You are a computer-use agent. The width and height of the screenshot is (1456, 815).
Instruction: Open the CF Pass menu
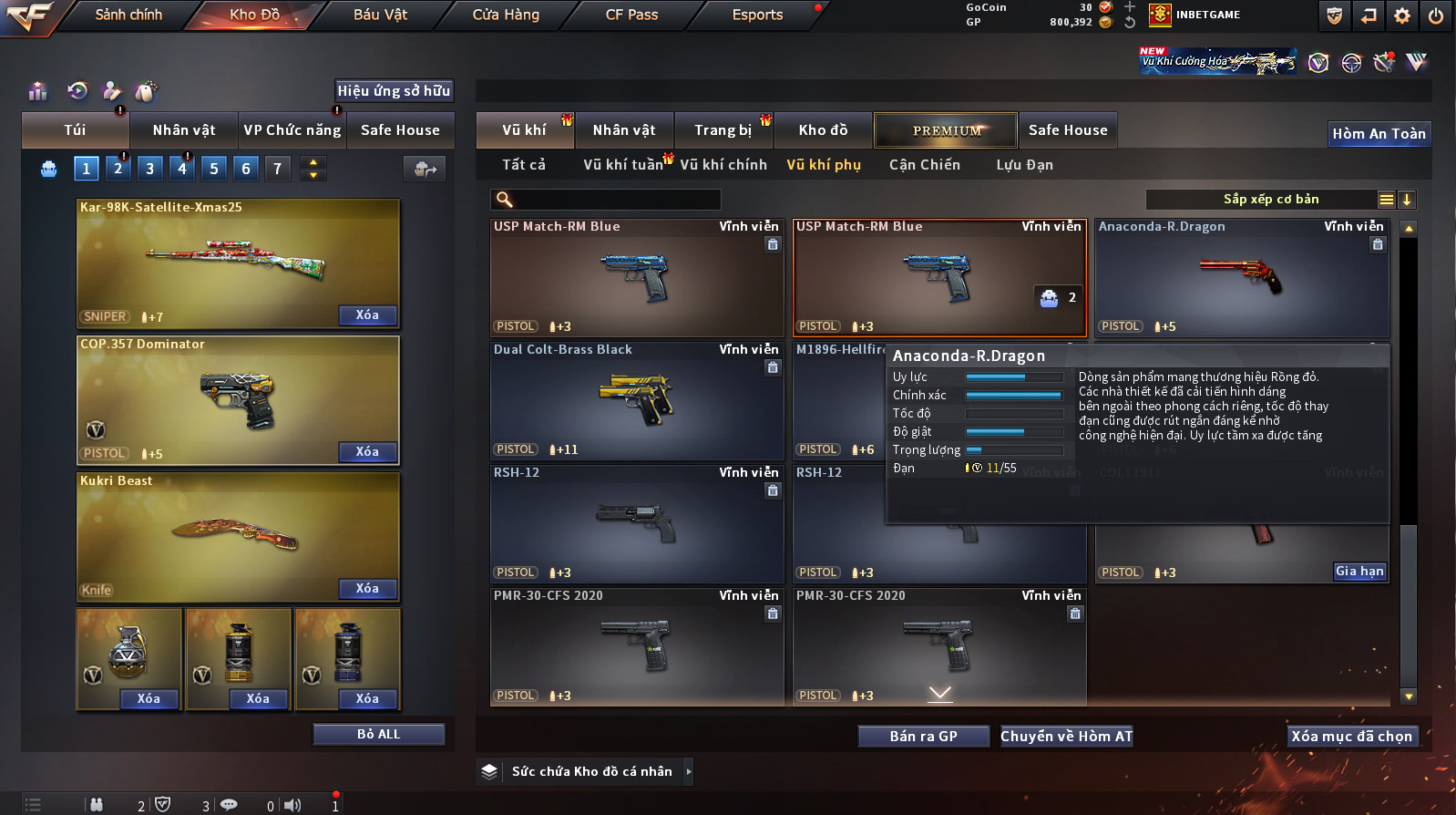(631, 15)
